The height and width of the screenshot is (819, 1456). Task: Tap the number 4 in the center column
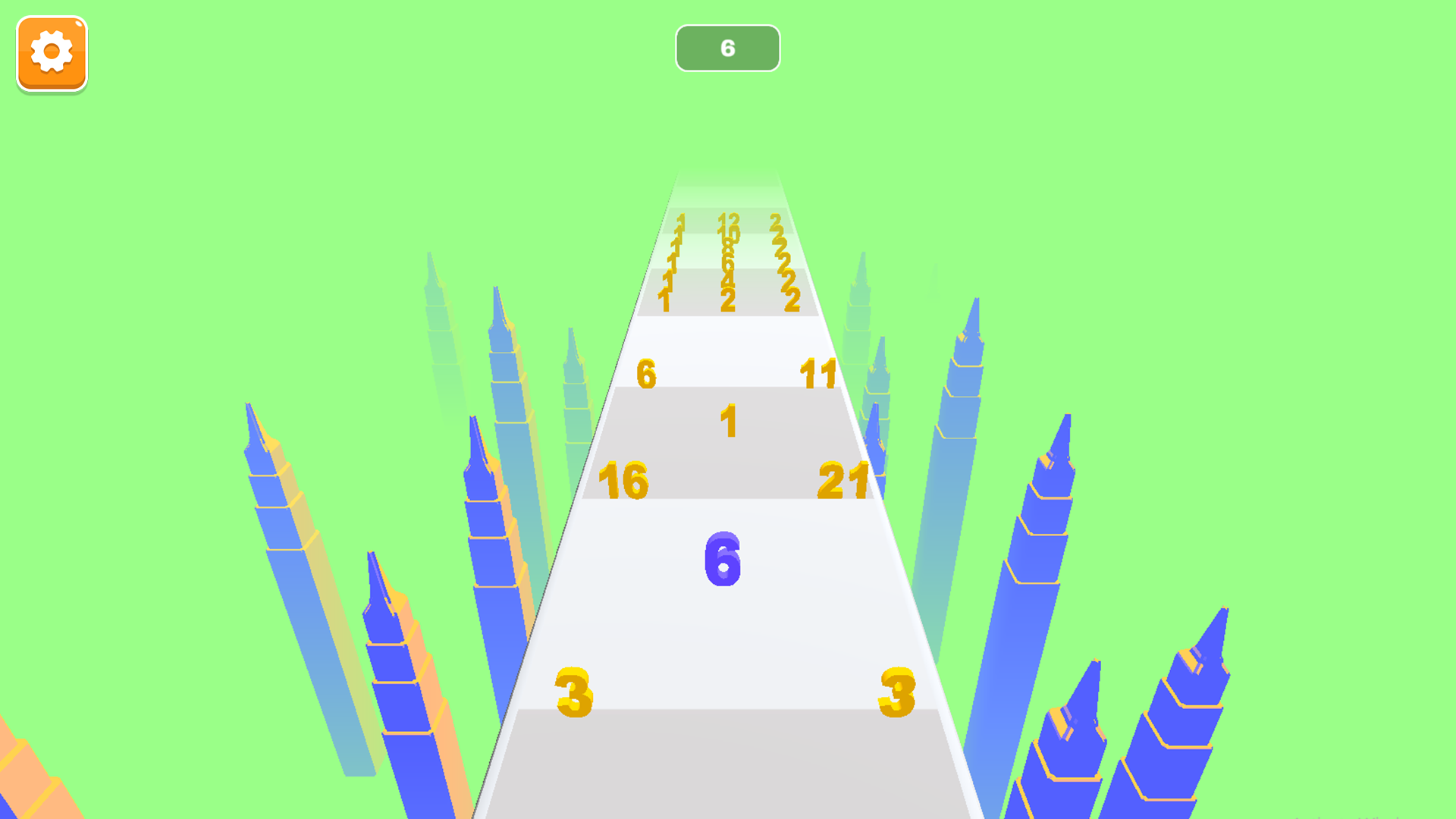[x=728, y=278]
